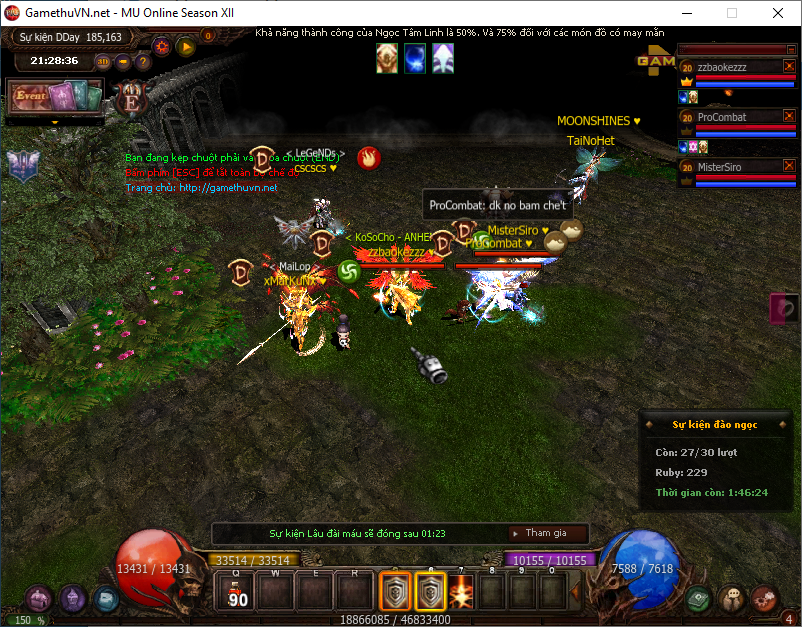Viewport: 802px width, 627px height.
Task: Click the green book icon
Action: (x=699, y=599)
